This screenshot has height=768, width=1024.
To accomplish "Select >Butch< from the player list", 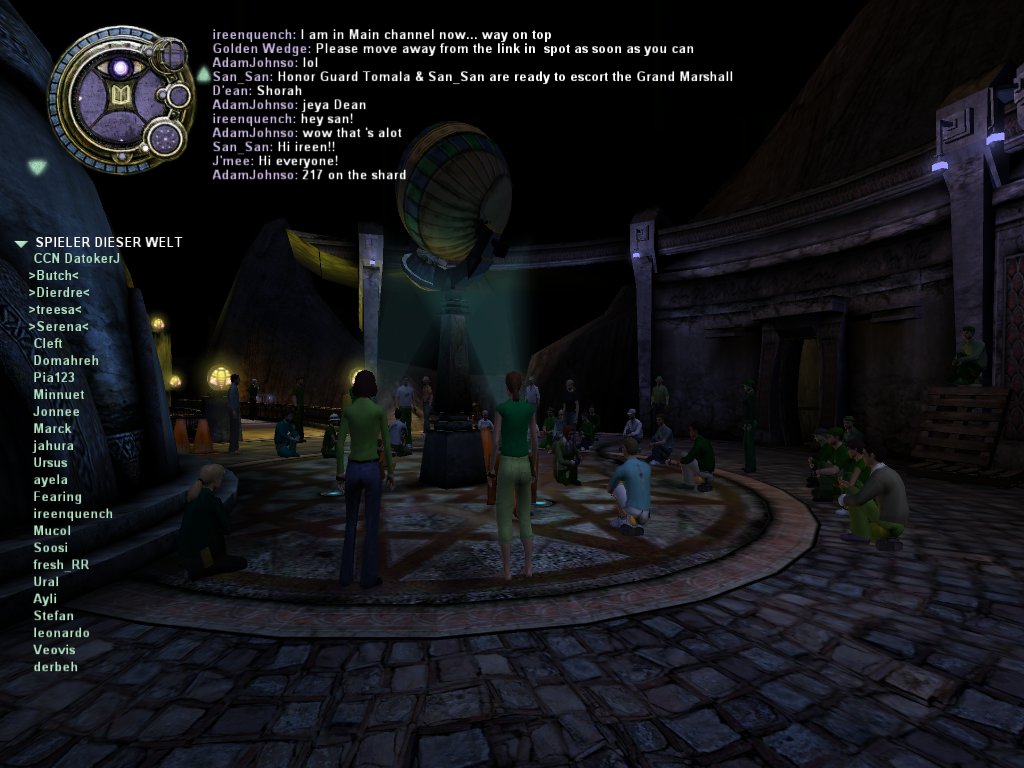I will pyautogui.click(x=53, y=276).
